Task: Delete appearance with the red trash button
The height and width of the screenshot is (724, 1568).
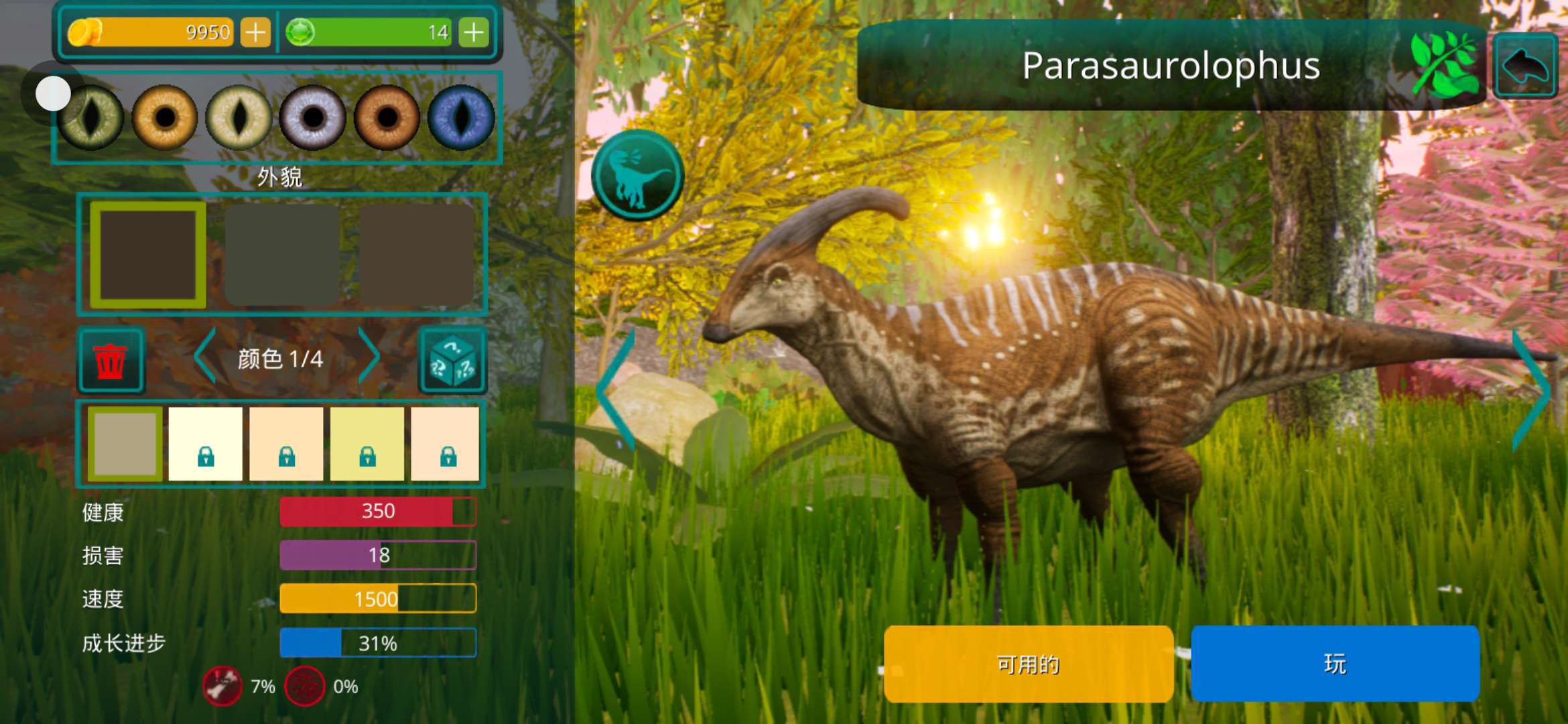Action: (111, 361)
